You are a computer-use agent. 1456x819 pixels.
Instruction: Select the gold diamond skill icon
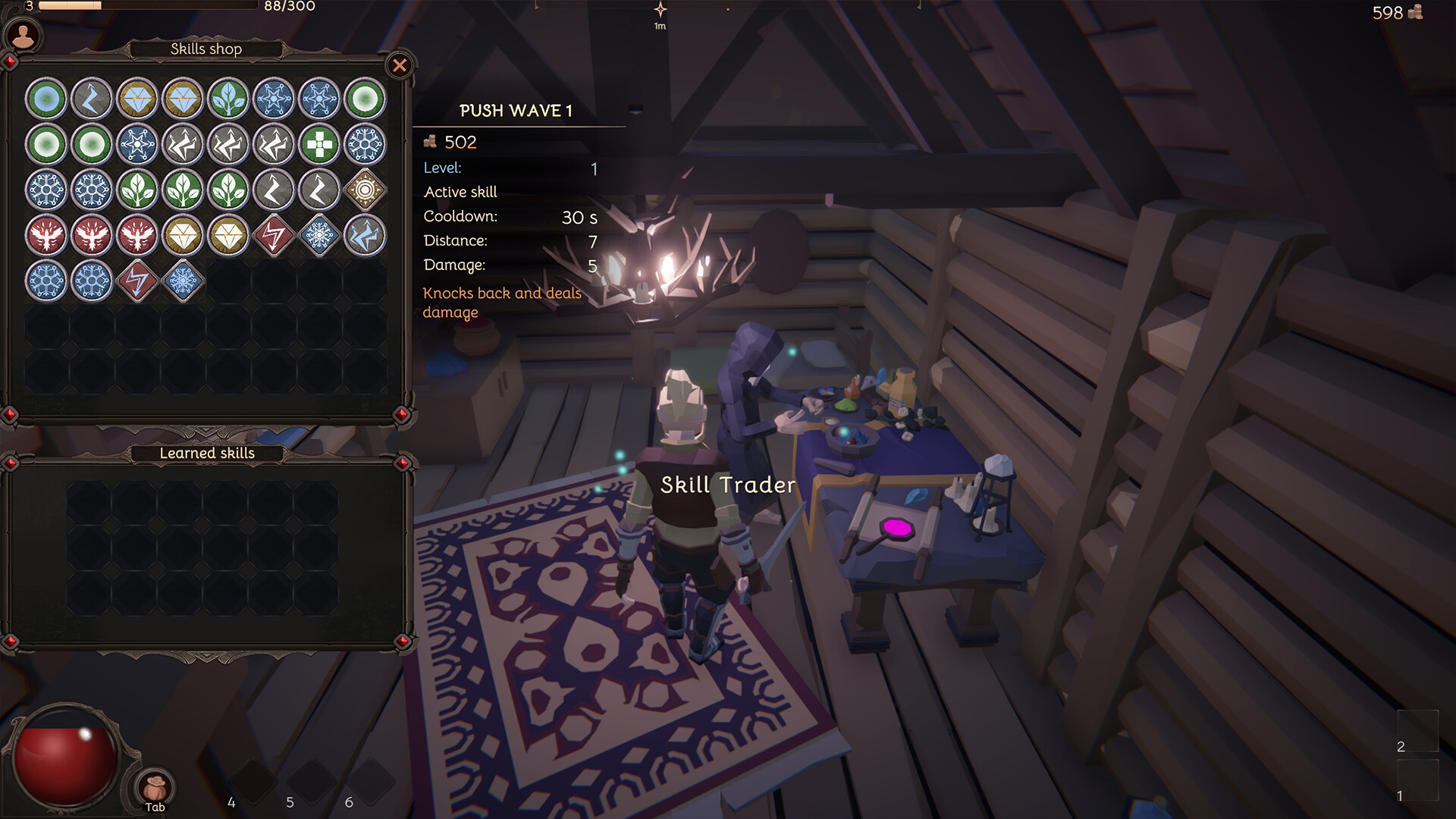[x=137, y=99]
